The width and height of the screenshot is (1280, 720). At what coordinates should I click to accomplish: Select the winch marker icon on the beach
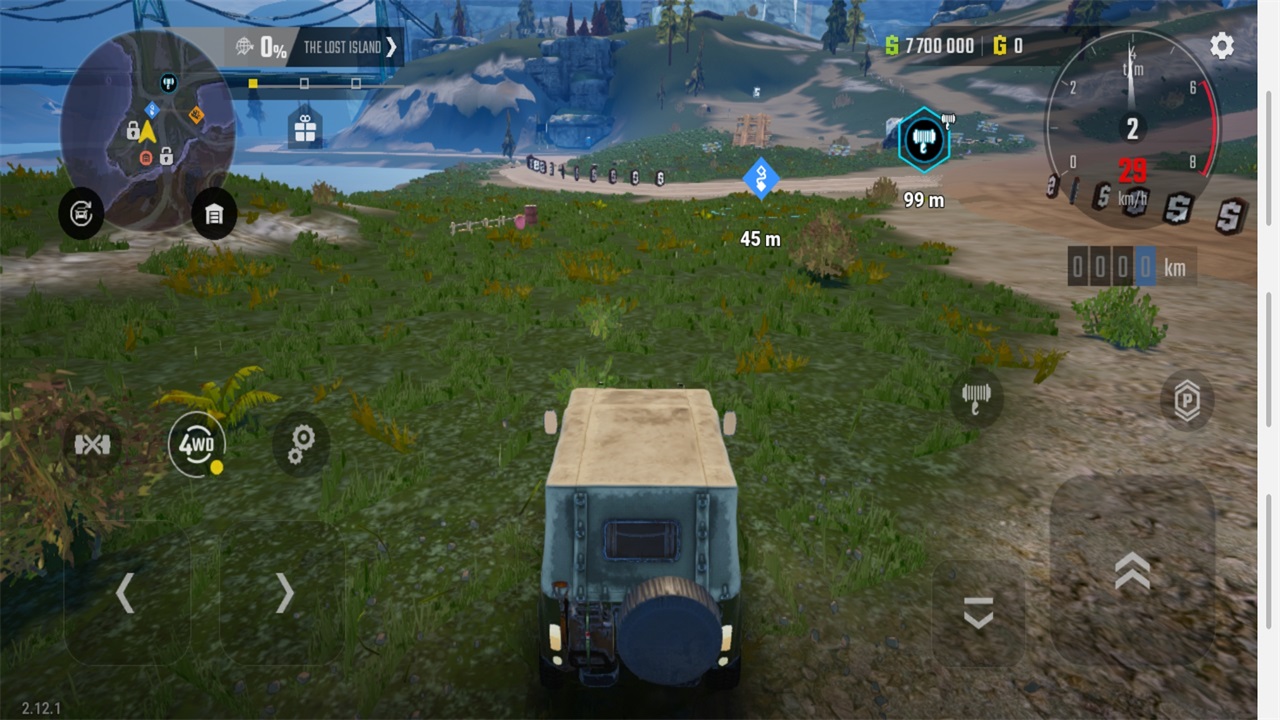(922, 140)
